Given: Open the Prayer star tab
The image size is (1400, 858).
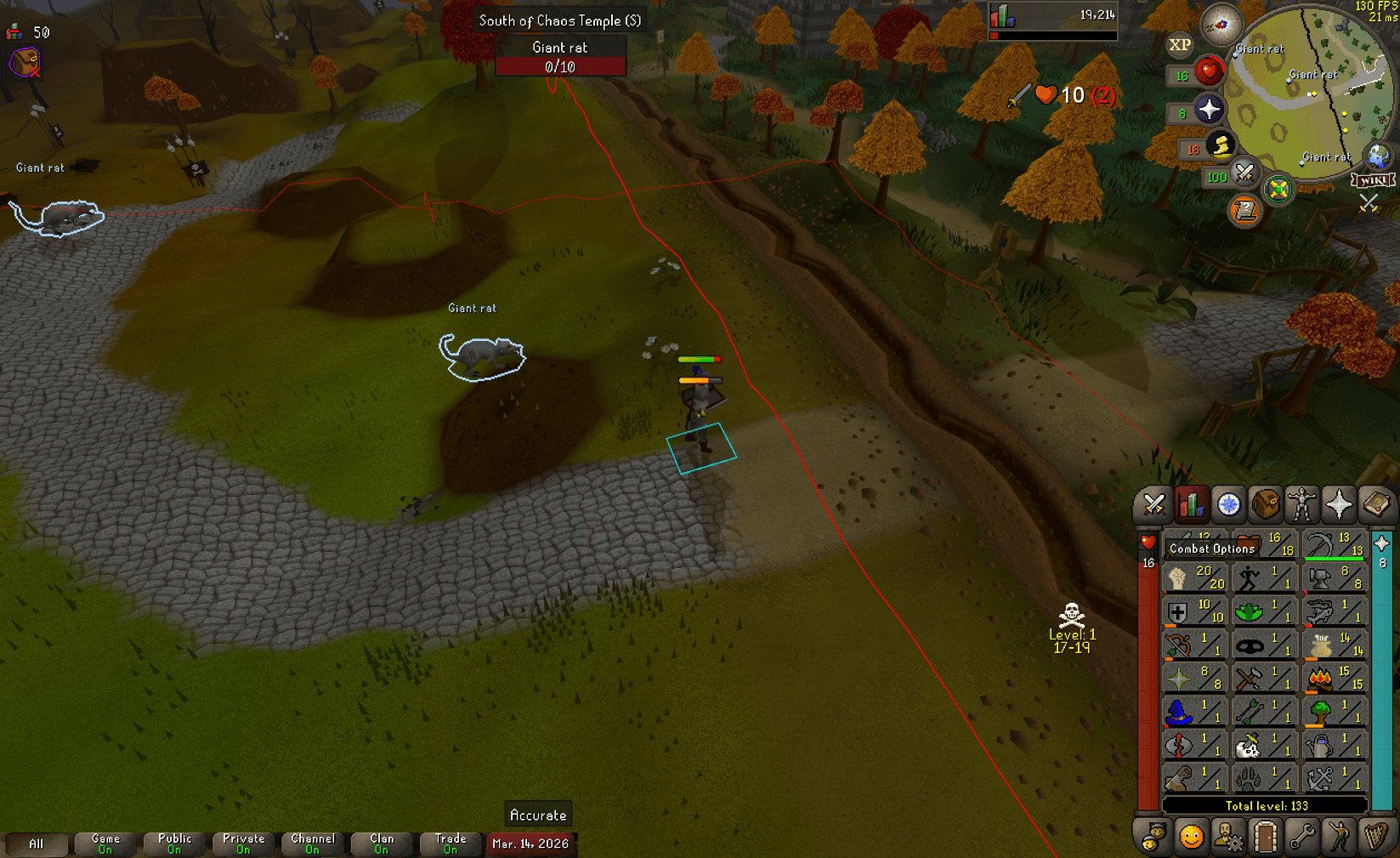Looking at the screenshot, I should [x=1340, y=504].
